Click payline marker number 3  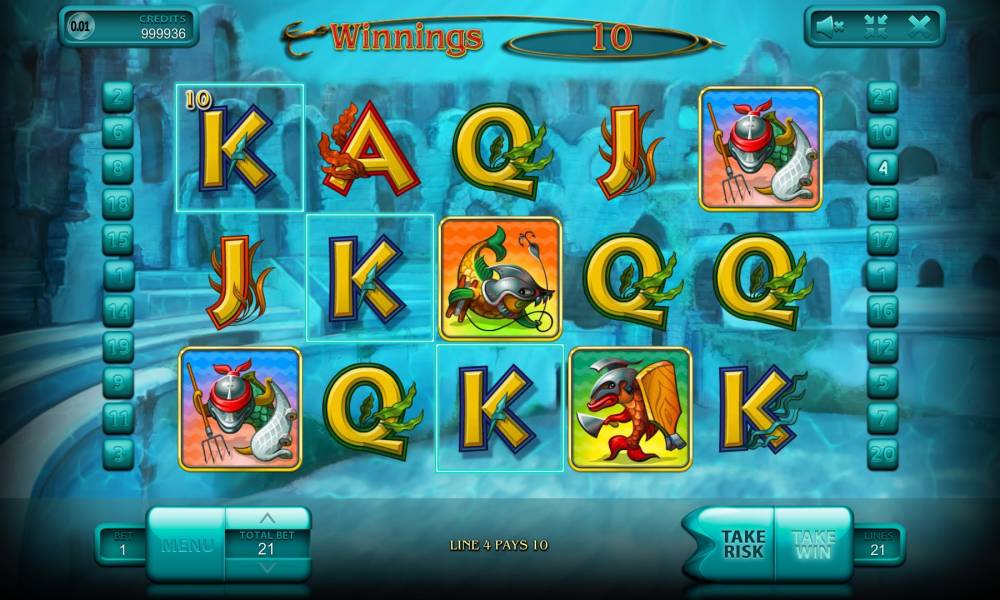tap(118, 453)
